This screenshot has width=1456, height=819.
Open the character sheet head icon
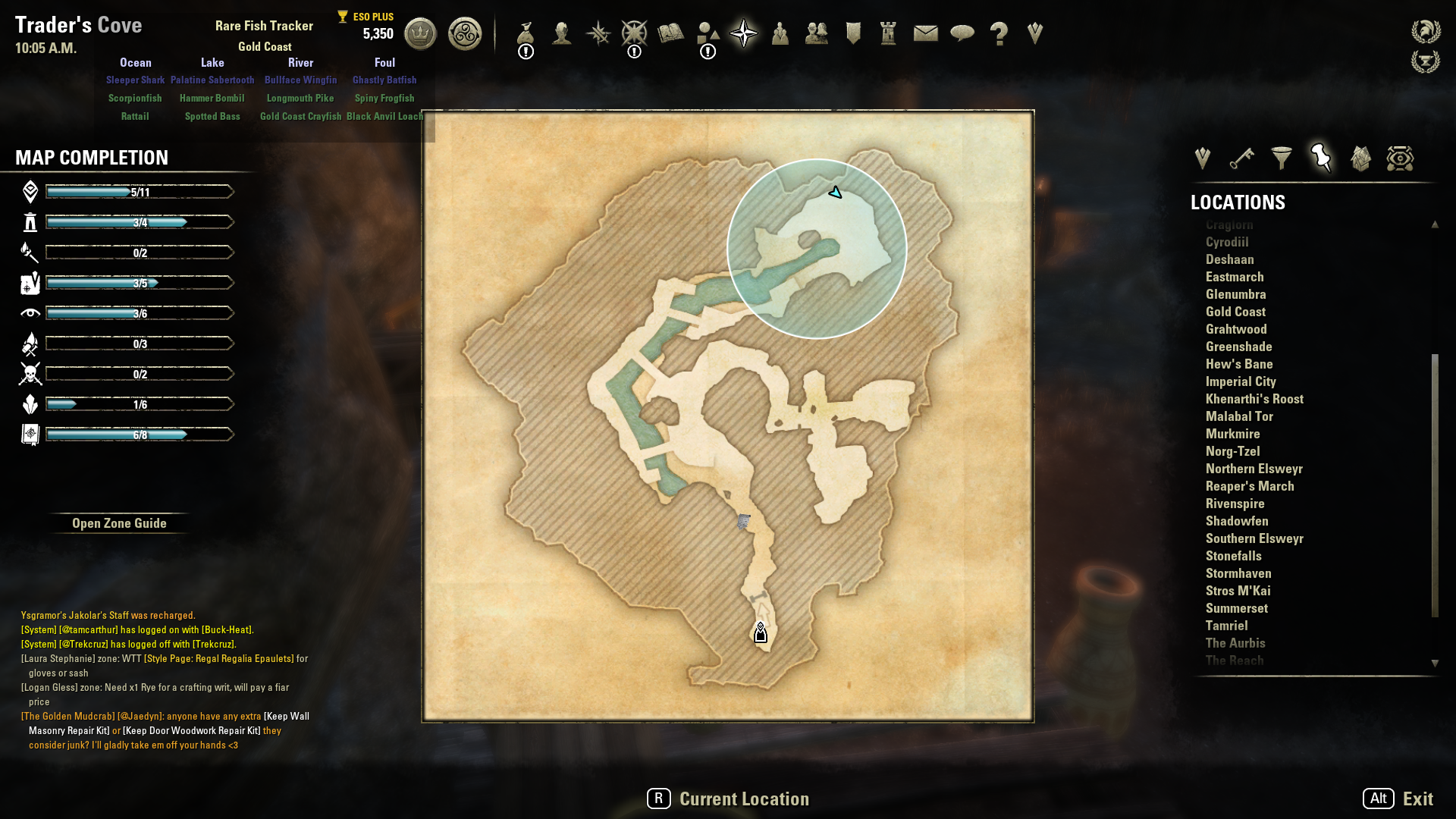pyautogui.click(x=562, y=33)
